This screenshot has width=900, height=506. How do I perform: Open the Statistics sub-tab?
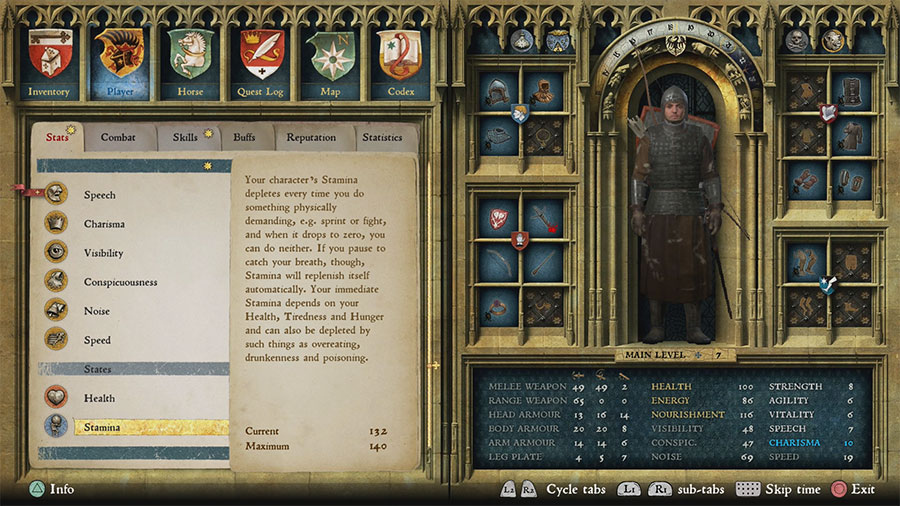[382, 138]
